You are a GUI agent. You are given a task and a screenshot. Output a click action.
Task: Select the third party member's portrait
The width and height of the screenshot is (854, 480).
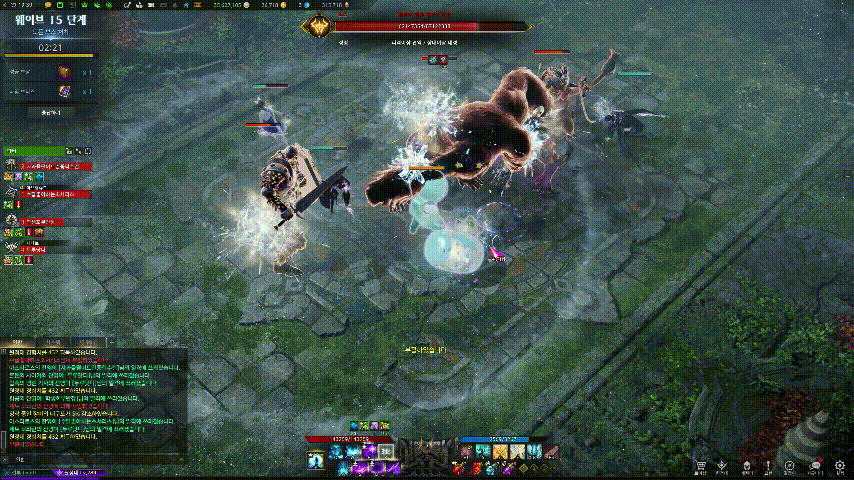(11, 219)
